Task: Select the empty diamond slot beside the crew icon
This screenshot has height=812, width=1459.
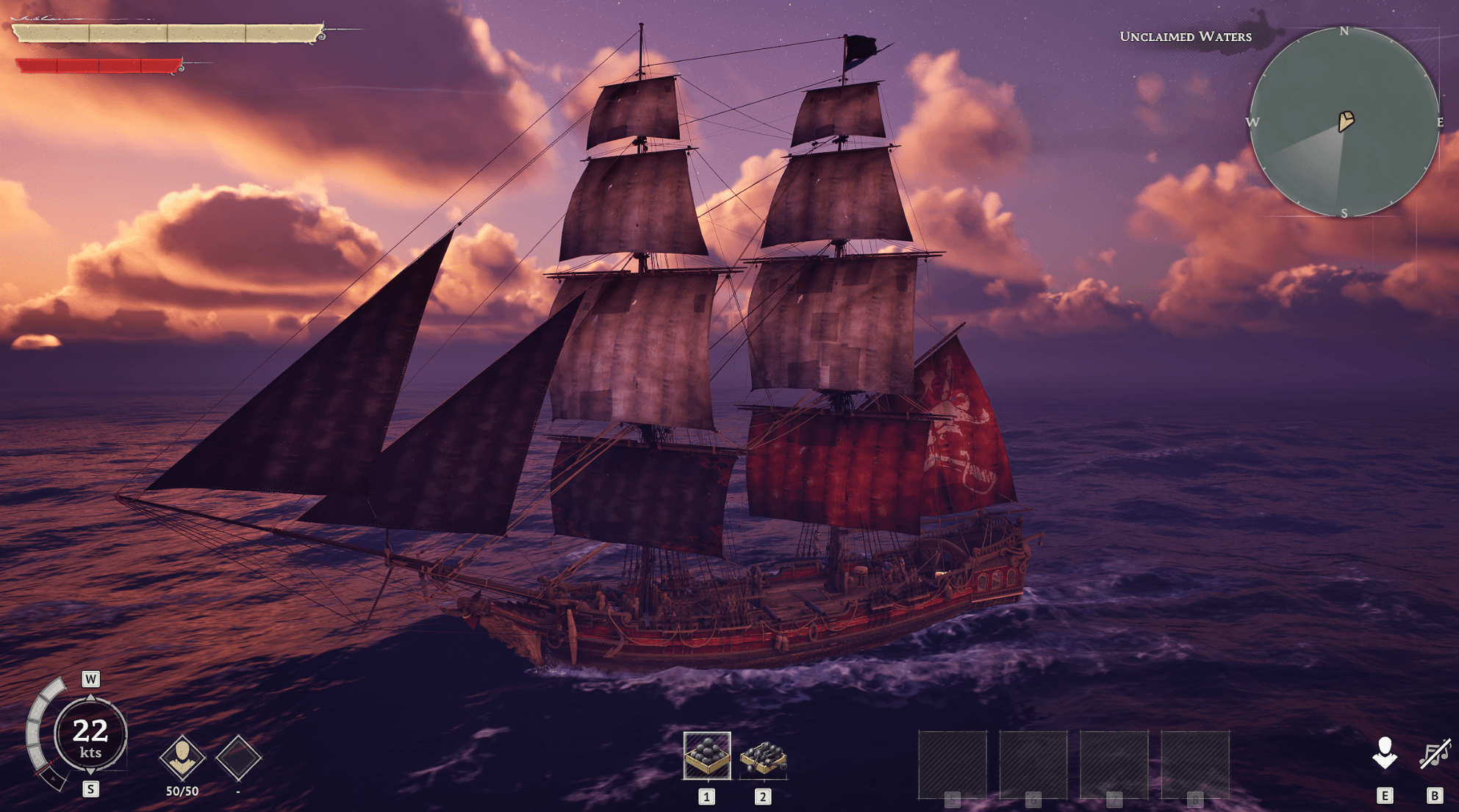Action: coord(237,757)
